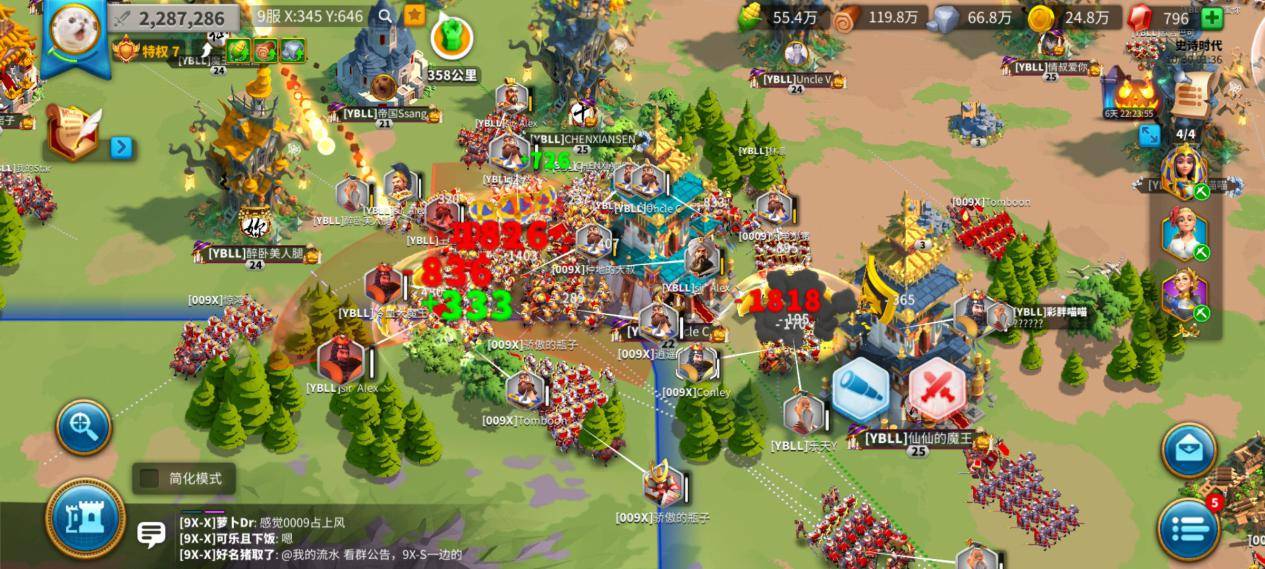Open the parchment scroll list icon
This screenshot has width=1265, height=569.
point(1191,98)
